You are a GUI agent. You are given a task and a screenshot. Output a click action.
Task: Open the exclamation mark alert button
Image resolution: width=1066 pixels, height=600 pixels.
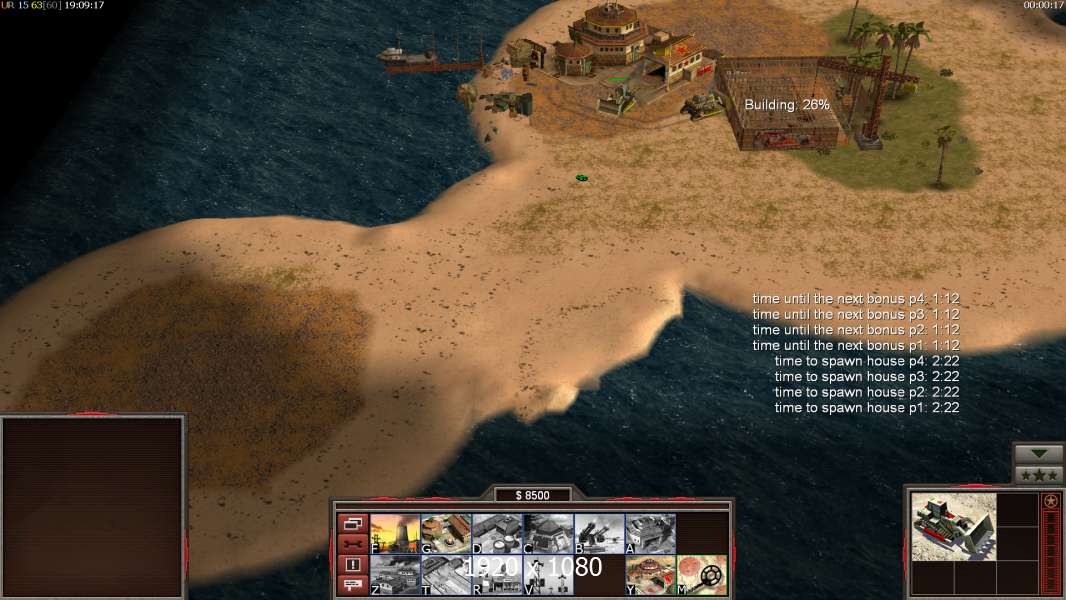coord(353,565)
